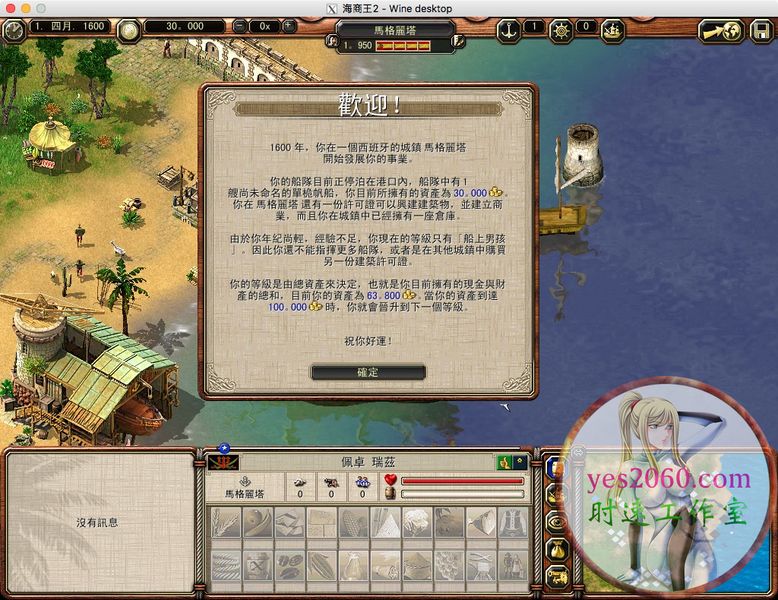Click the thumbs-up icon beside captain name
778x600 pixels.
point(507,462)
